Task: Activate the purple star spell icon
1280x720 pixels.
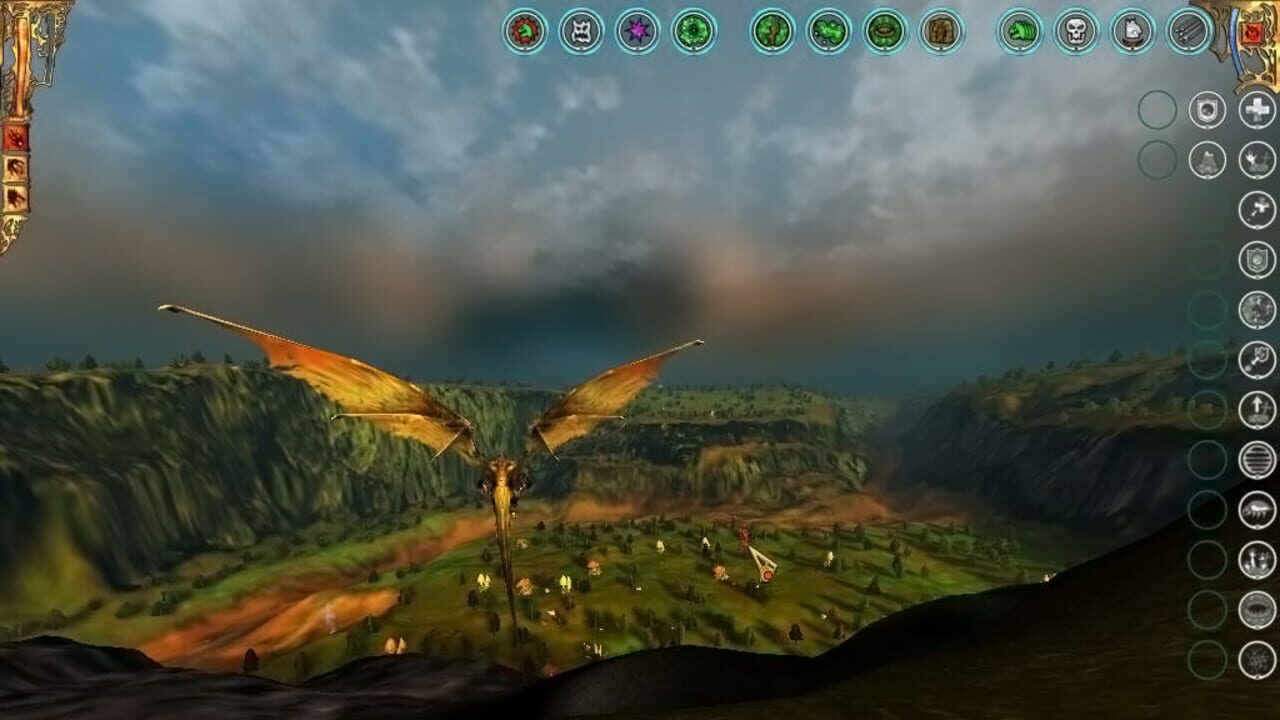Action: (x=635, y=30)
